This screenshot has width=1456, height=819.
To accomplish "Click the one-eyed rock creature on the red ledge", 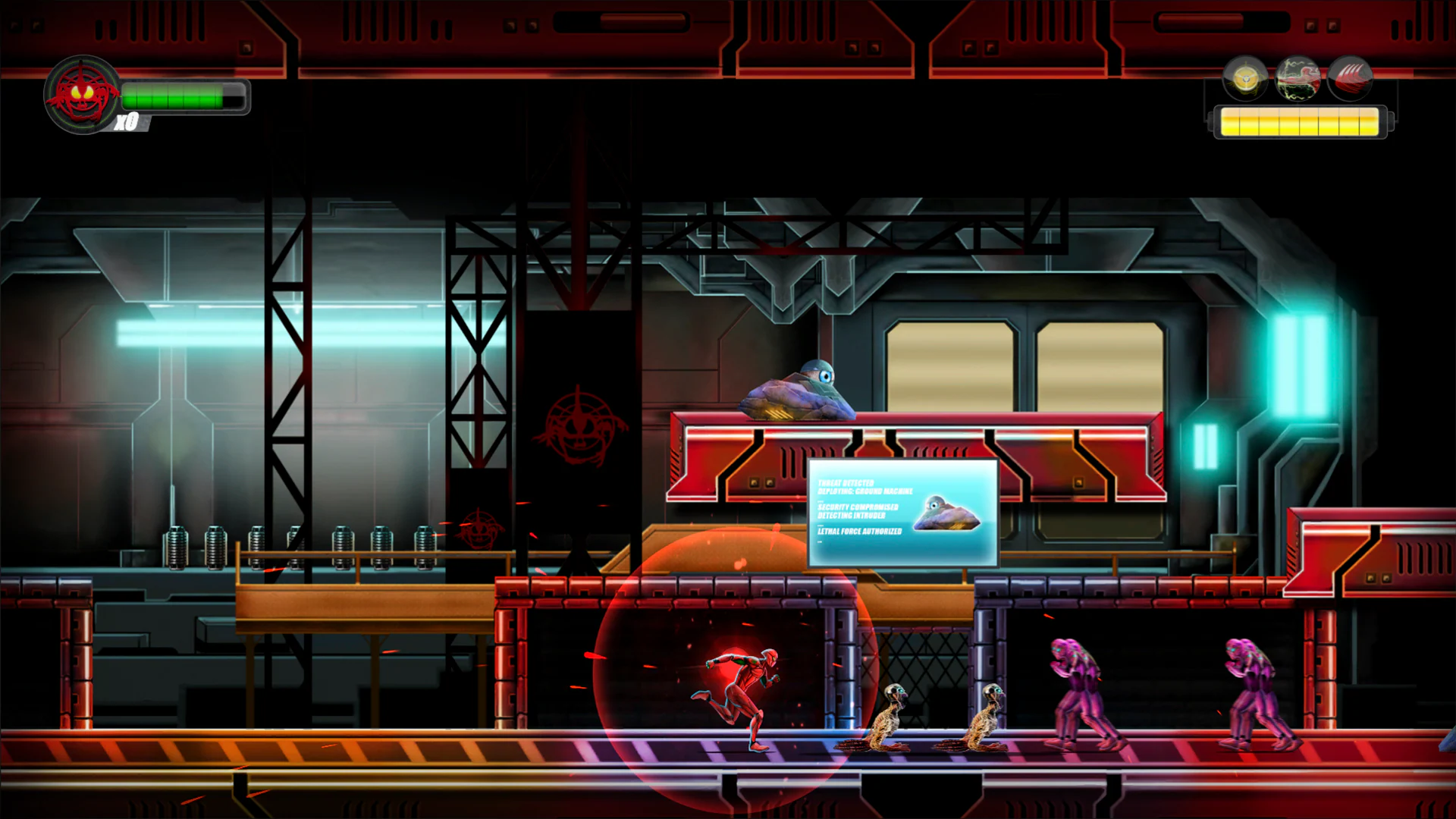I will point(796,391).
